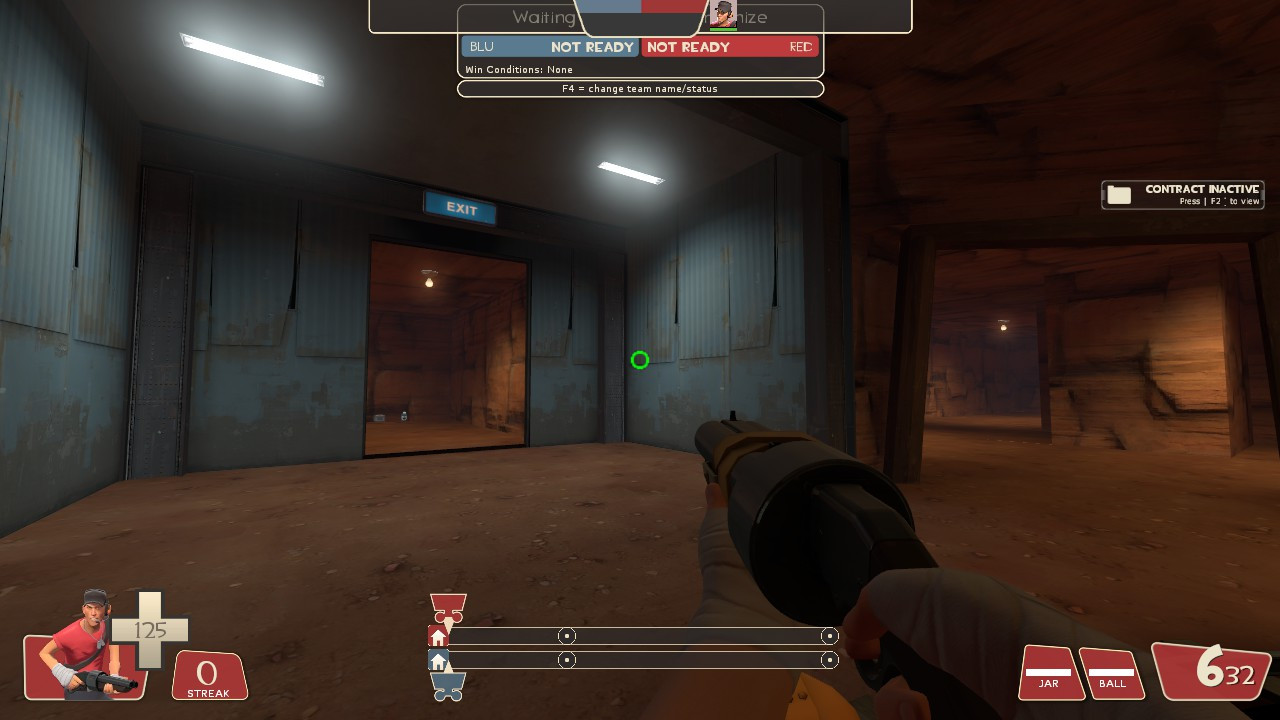Click the blue team payload cart icon
This screenshot has height=720, width=1280.
(x=447, y=687)
